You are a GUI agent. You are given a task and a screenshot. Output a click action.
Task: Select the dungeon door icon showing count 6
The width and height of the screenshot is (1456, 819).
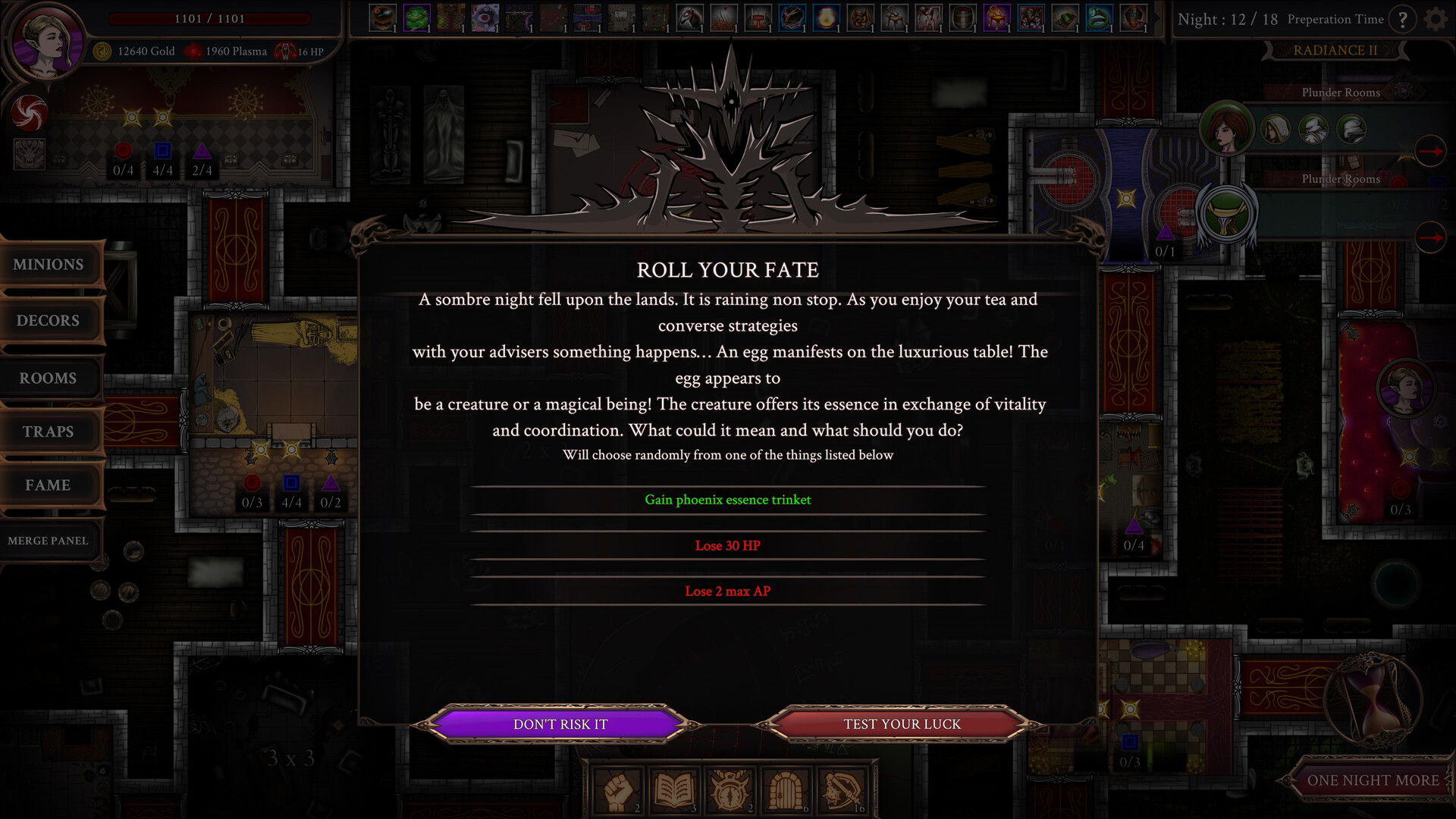coord(786,789)
